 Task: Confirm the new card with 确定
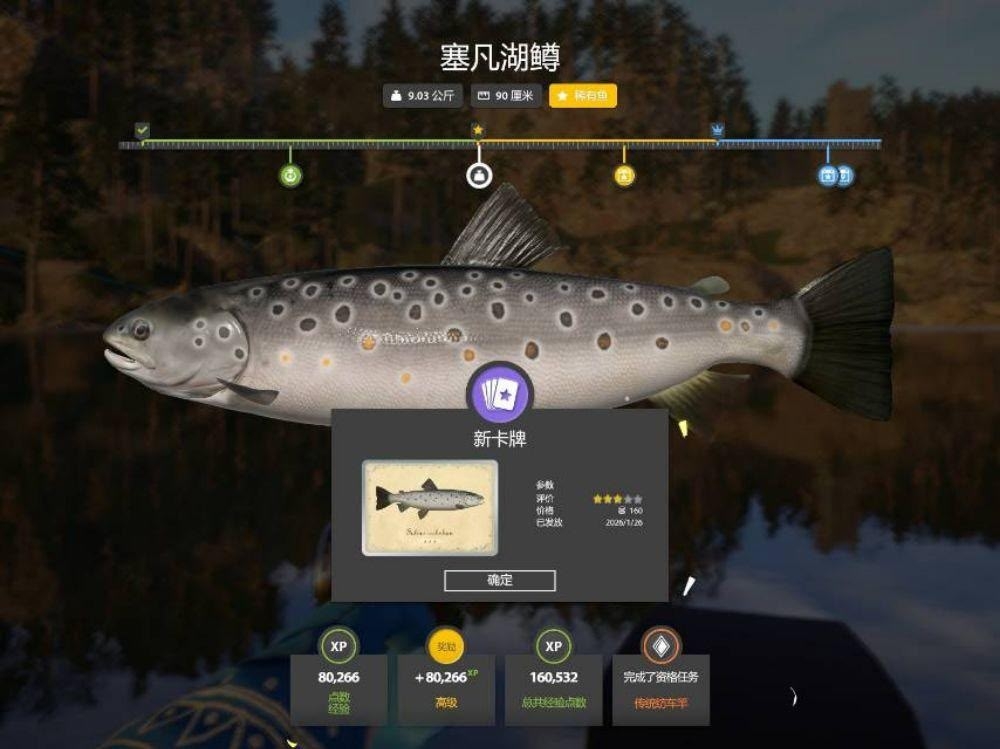499,580
